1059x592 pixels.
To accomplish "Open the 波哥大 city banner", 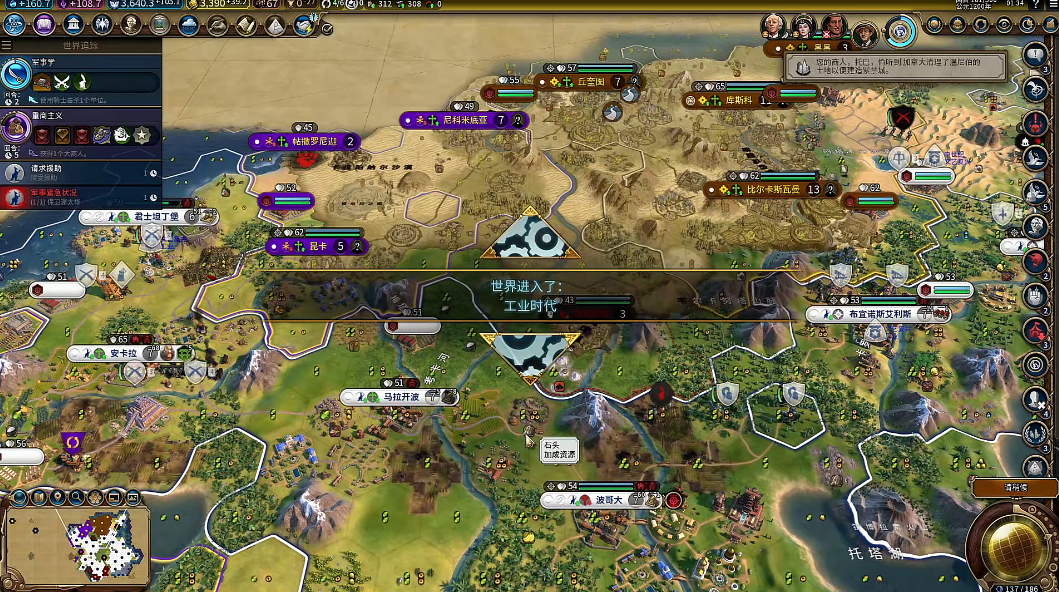I will pyautogui.click(x=609, y=499).
